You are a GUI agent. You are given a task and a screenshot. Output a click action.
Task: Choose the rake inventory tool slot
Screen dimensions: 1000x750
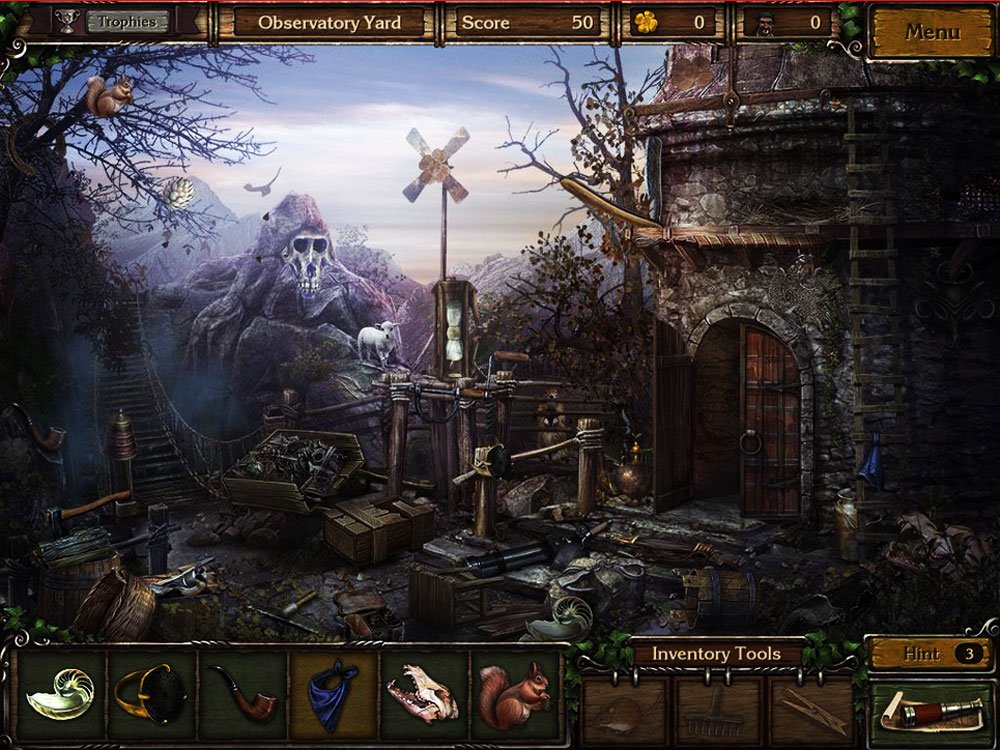pos(716,709)
